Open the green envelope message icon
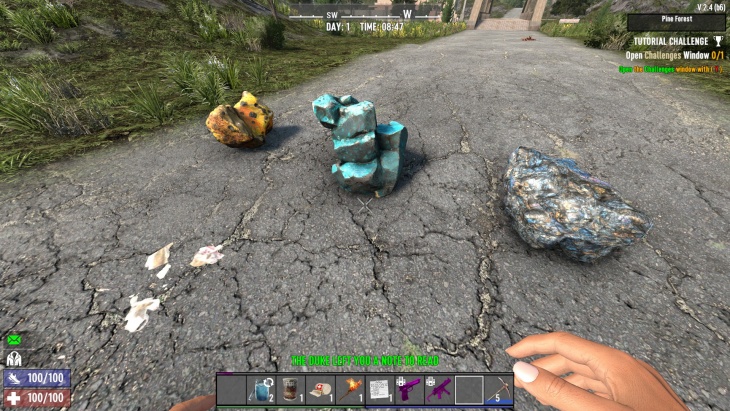This screenshot has width=730, height=411. click(14, 340)
